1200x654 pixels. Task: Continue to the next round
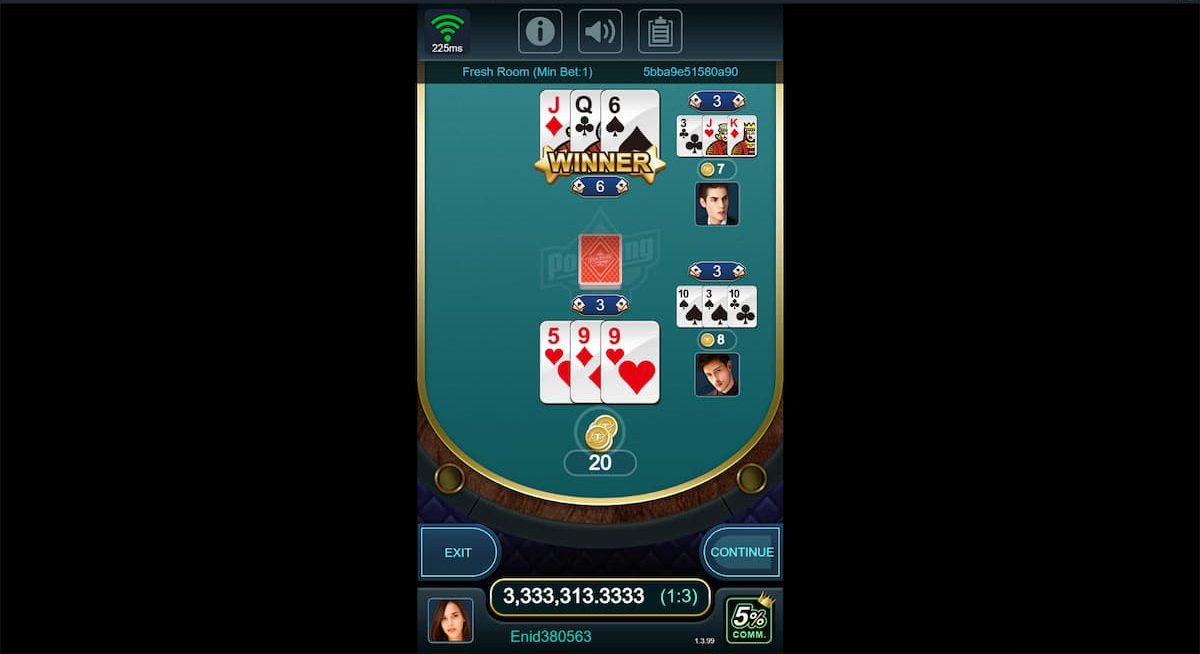pyautogui.click(x=741, y=552)
